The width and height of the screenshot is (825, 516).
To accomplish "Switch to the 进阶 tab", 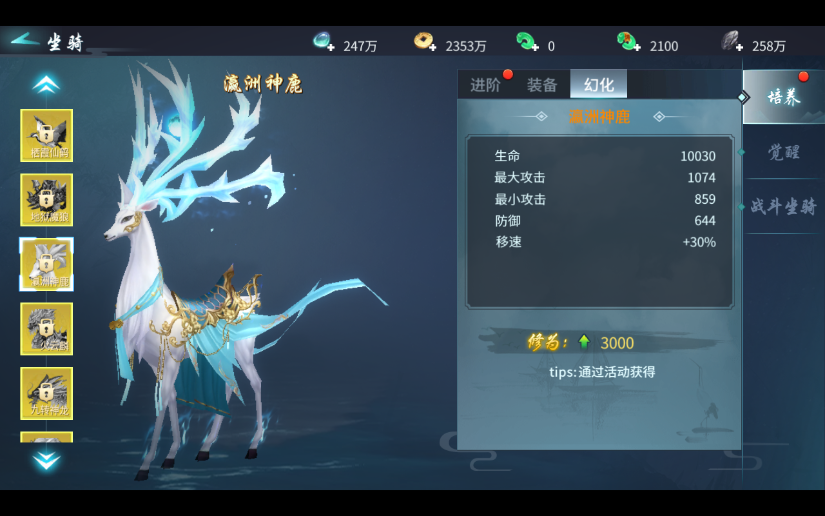I will click(x=486, y=85).
